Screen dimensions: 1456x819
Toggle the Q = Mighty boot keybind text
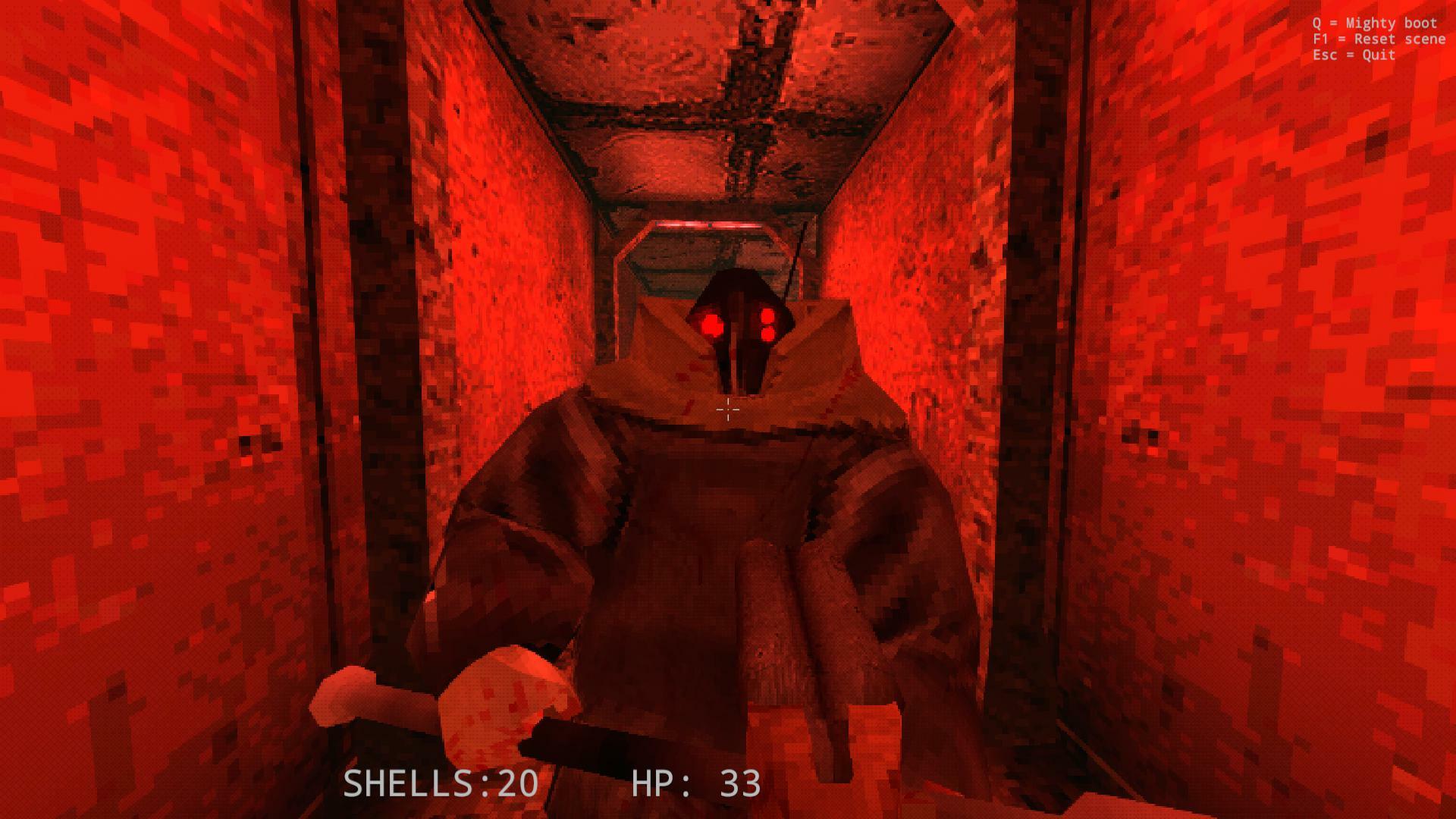click(1373, 23)
